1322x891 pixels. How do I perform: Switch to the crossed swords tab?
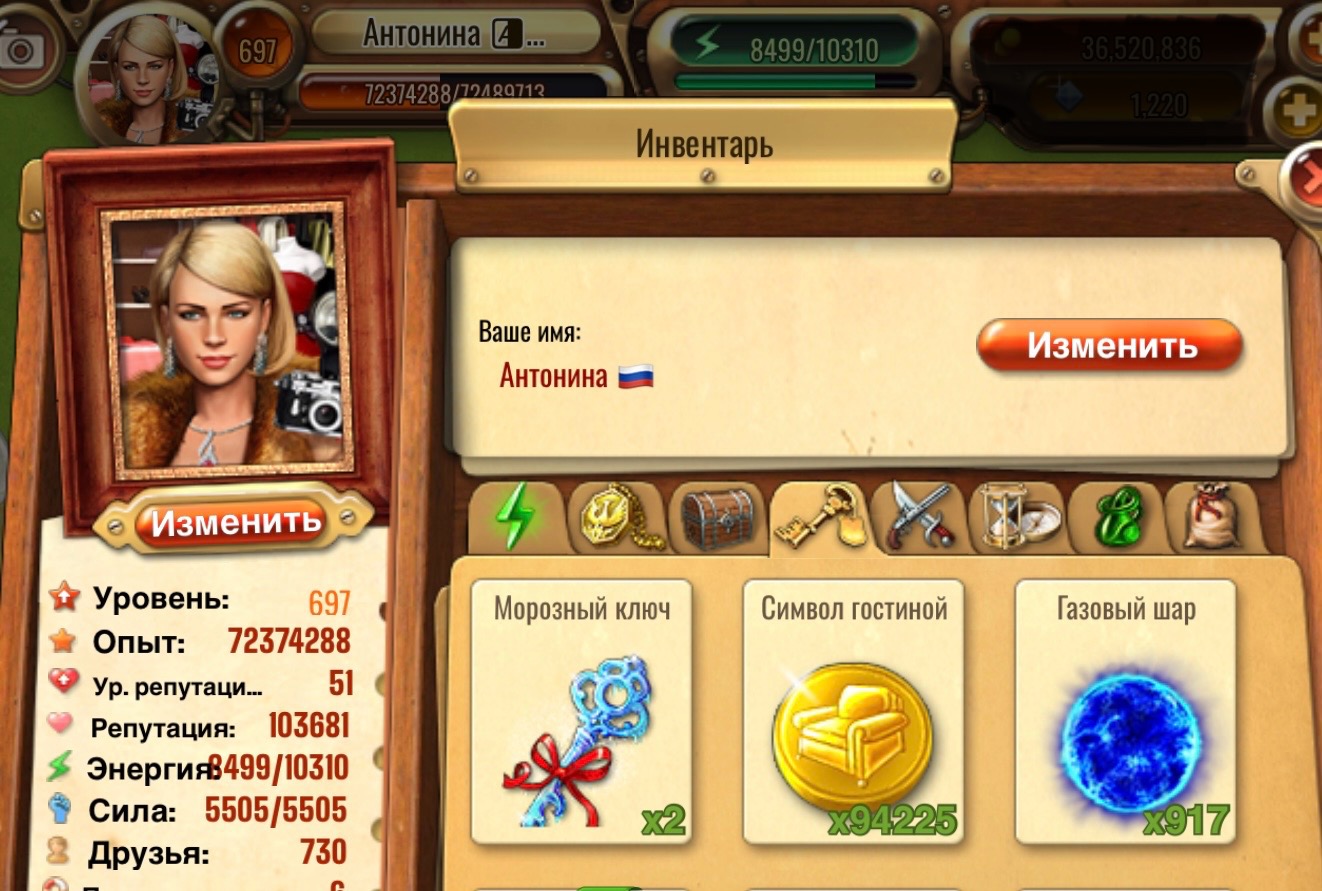(x=920, y=518)
